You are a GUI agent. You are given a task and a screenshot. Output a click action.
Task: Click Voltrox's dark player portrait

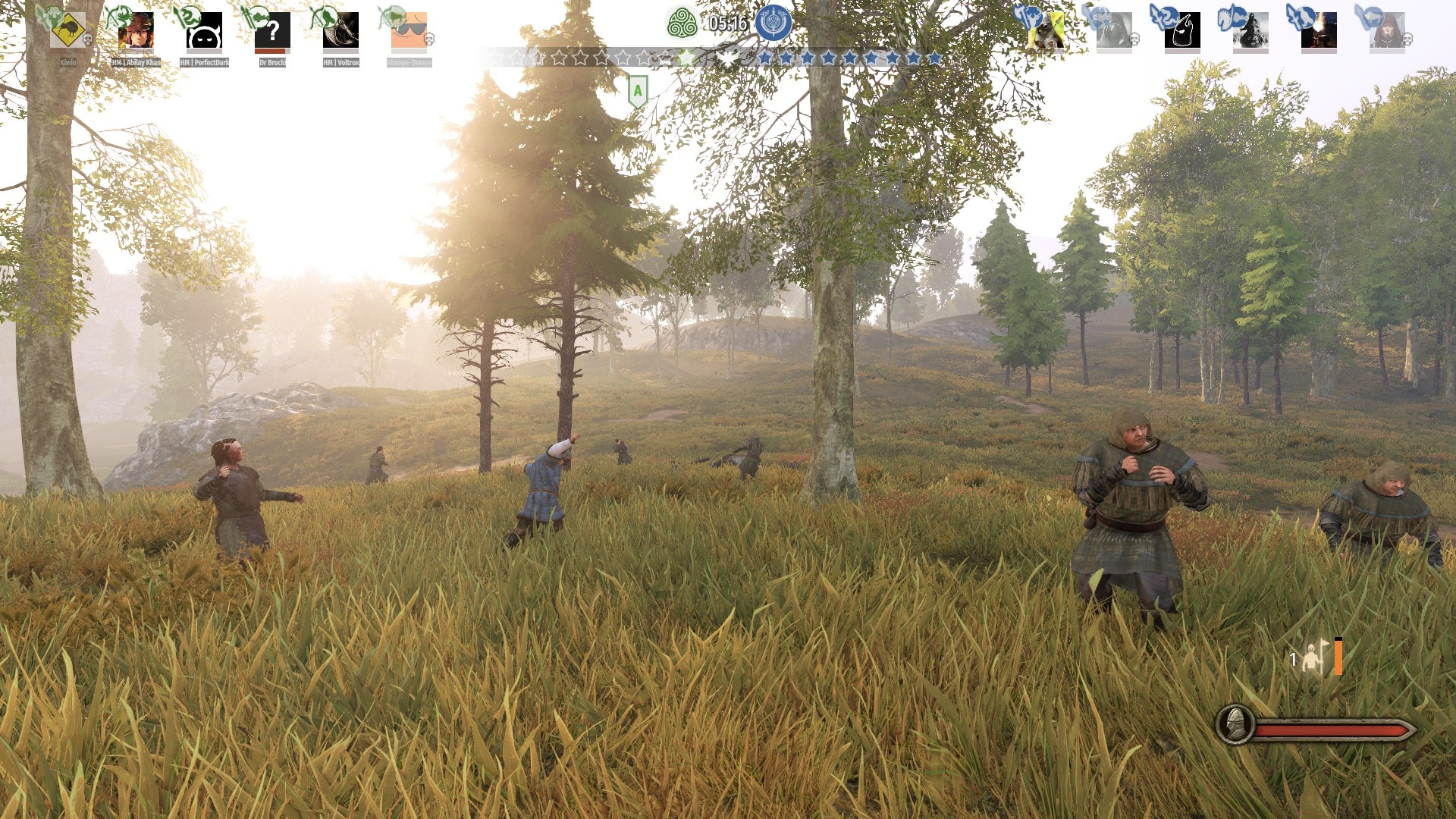point(340,30)
